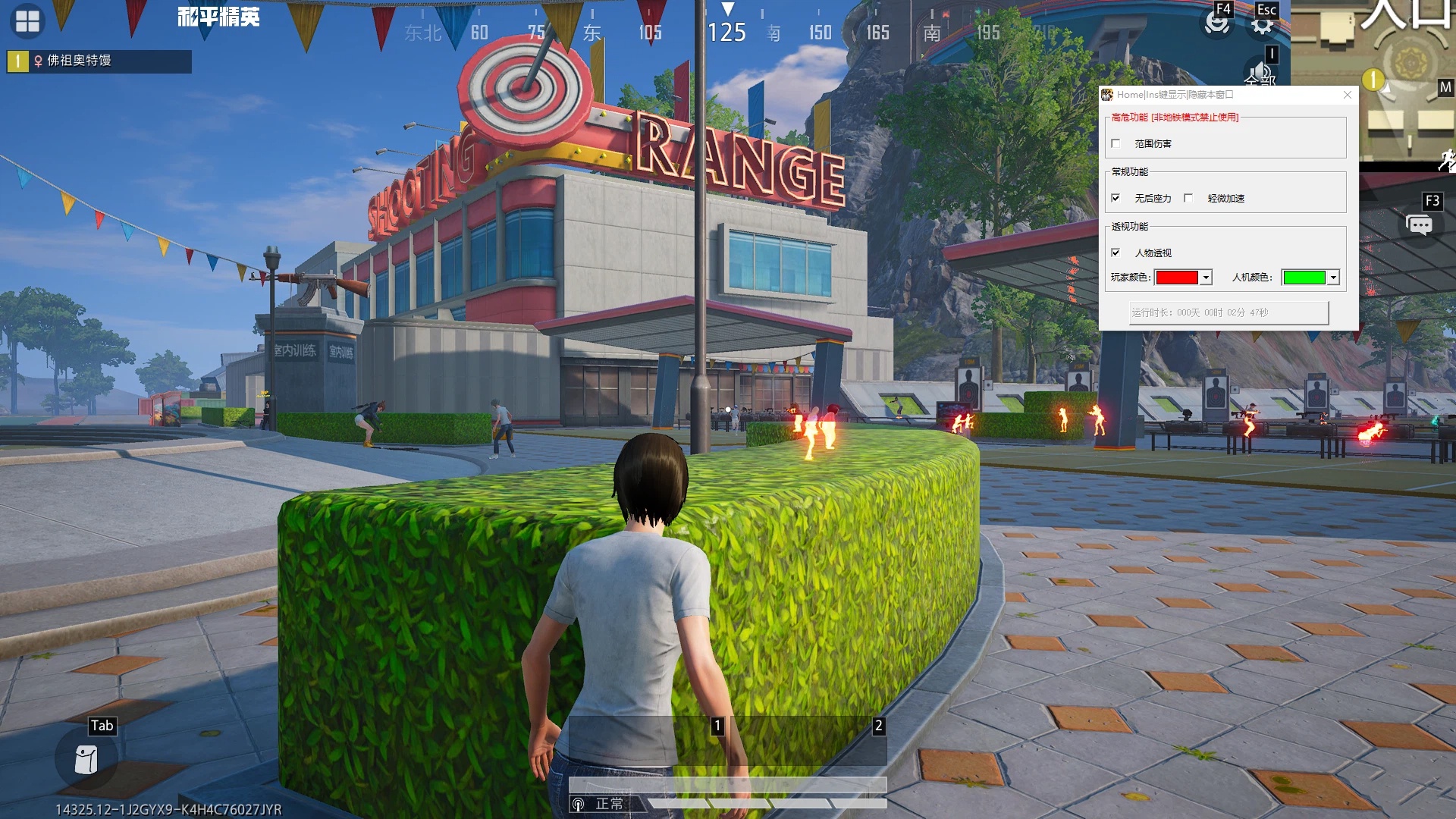Toggle the running figure icon below the minimap
This screenshot has width=1456, height=819.
click(x=1447, y=161)
